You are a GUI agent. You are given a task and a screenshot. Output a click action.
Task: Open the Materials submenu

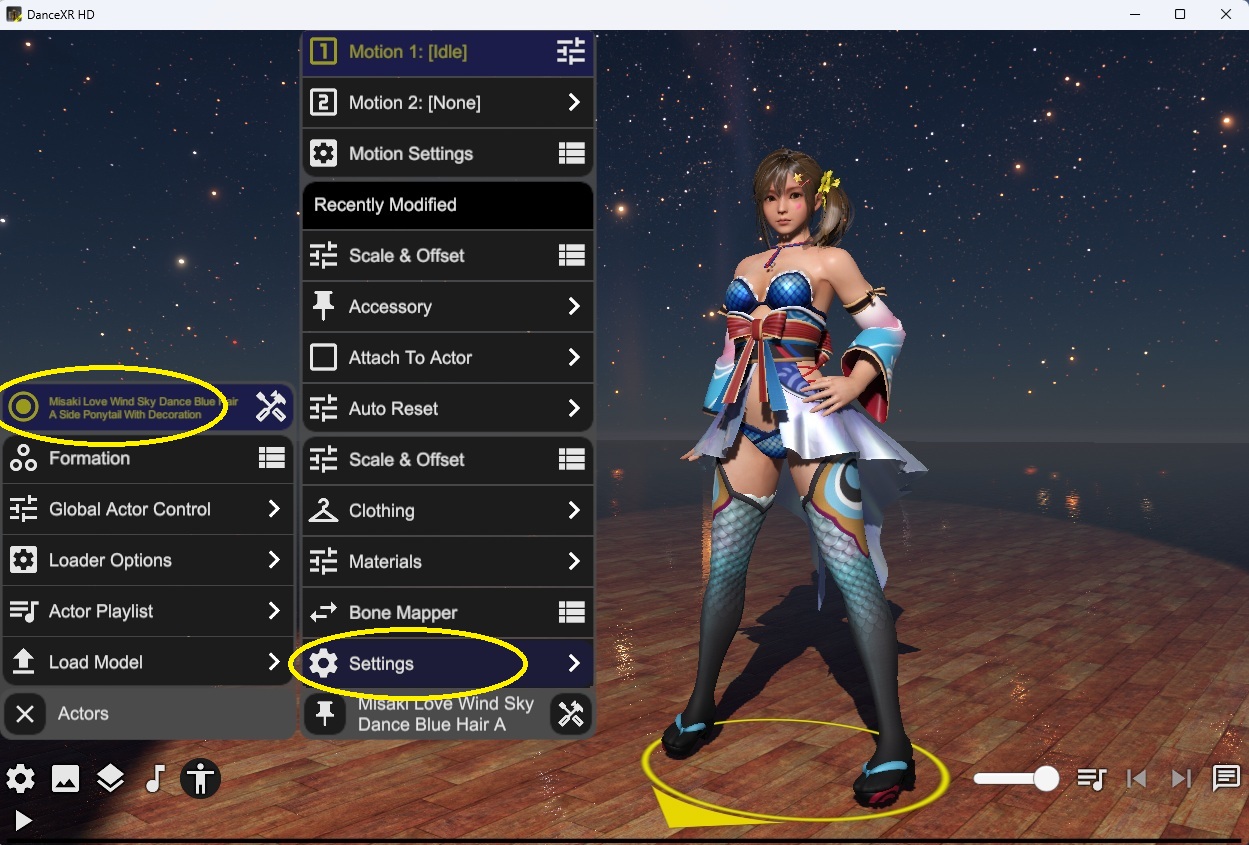pos(447,562)
